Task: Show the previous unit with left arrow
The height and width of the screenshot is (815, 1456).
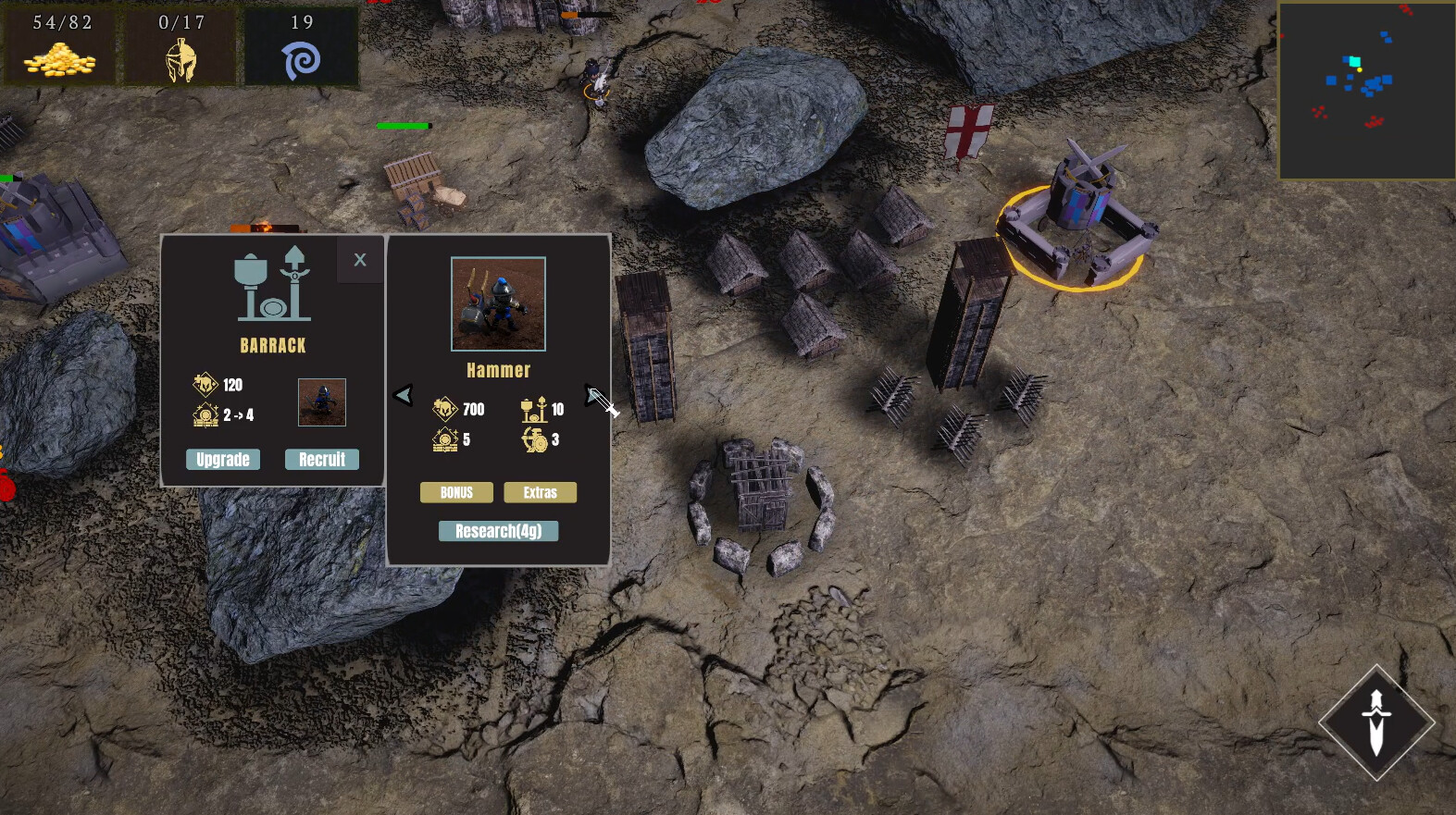Action: pos(404,396)
